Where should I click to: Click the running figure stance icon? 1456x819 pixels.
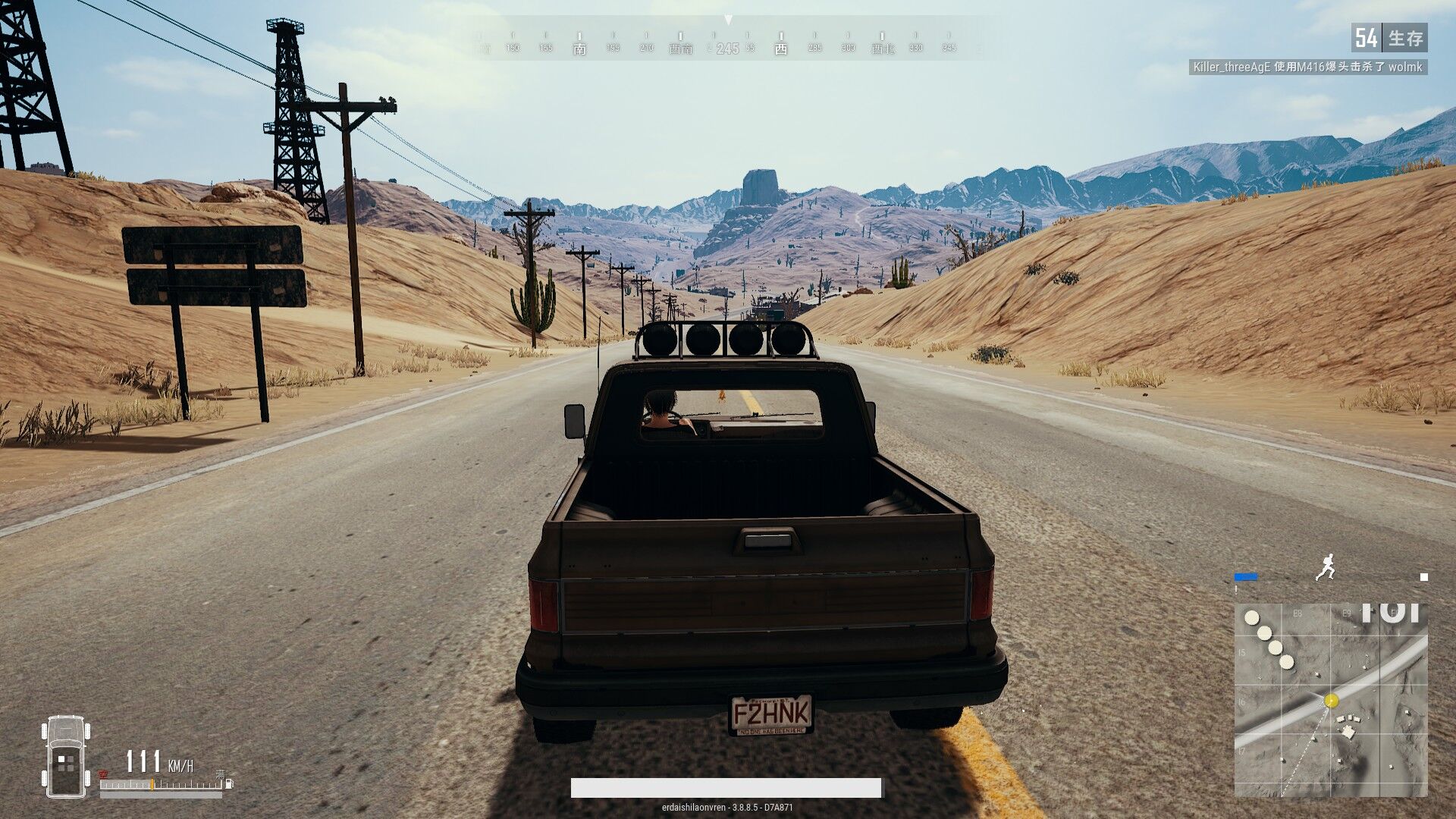pyautogui.click(x=1326, y=568)
